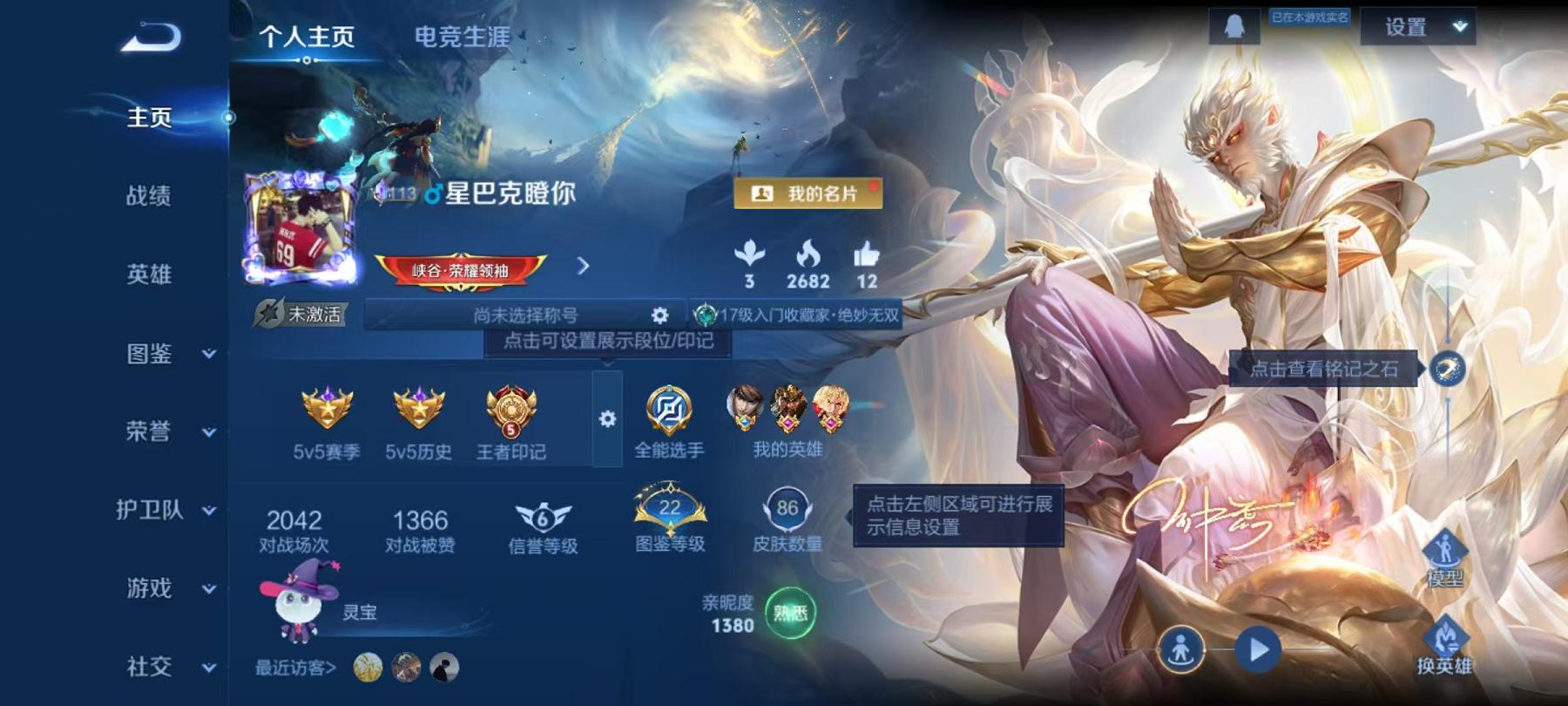Click the player avatar portrait

[305, 231]
